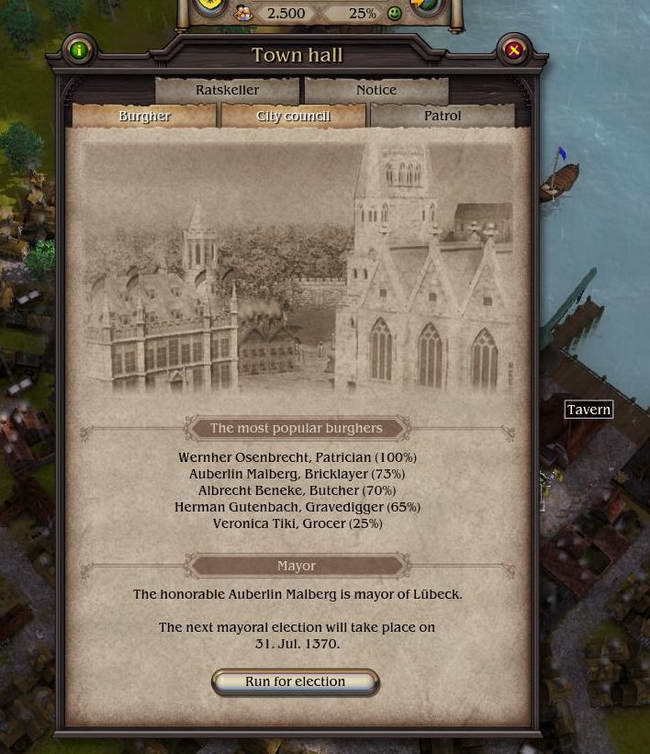Open the Notice tab
This screenshot has width=650, height=754.
click(376, 90)
